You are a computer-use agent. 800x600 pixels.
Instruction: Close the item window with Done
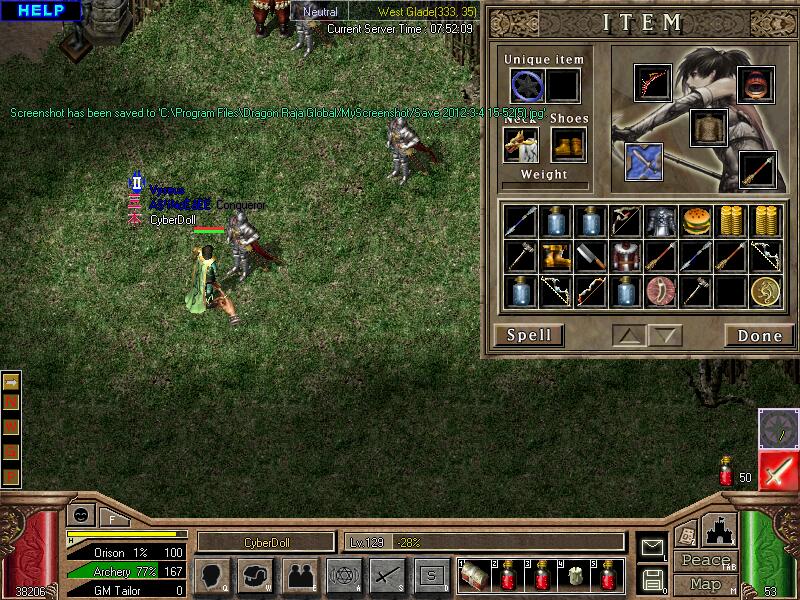coord(759,335)
